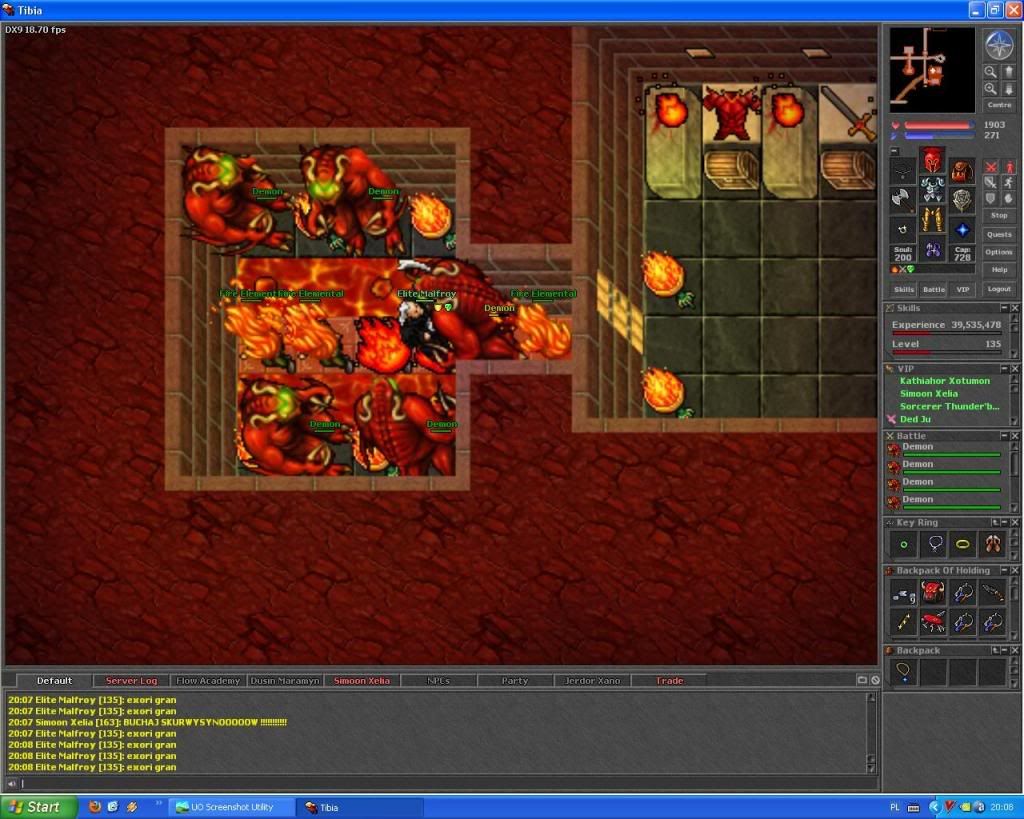Maximize the Tibia window
This screenshot has width=1024, height=819.
994,10
